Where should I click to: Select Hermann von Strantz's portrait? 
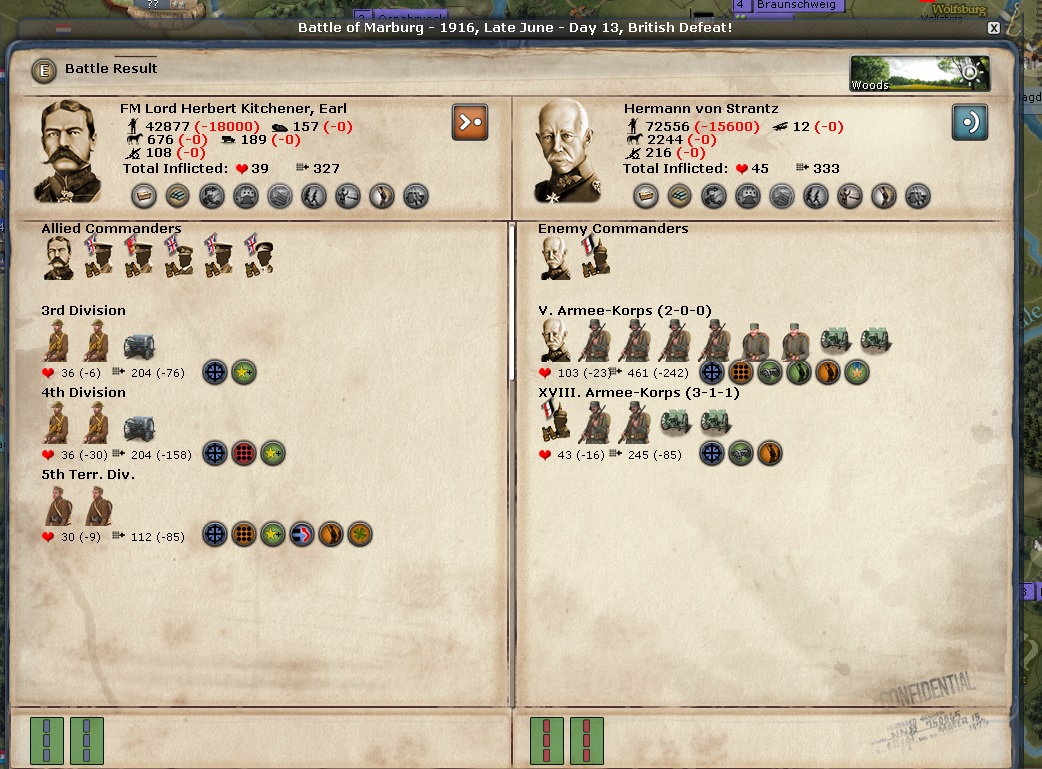[571, 152]
